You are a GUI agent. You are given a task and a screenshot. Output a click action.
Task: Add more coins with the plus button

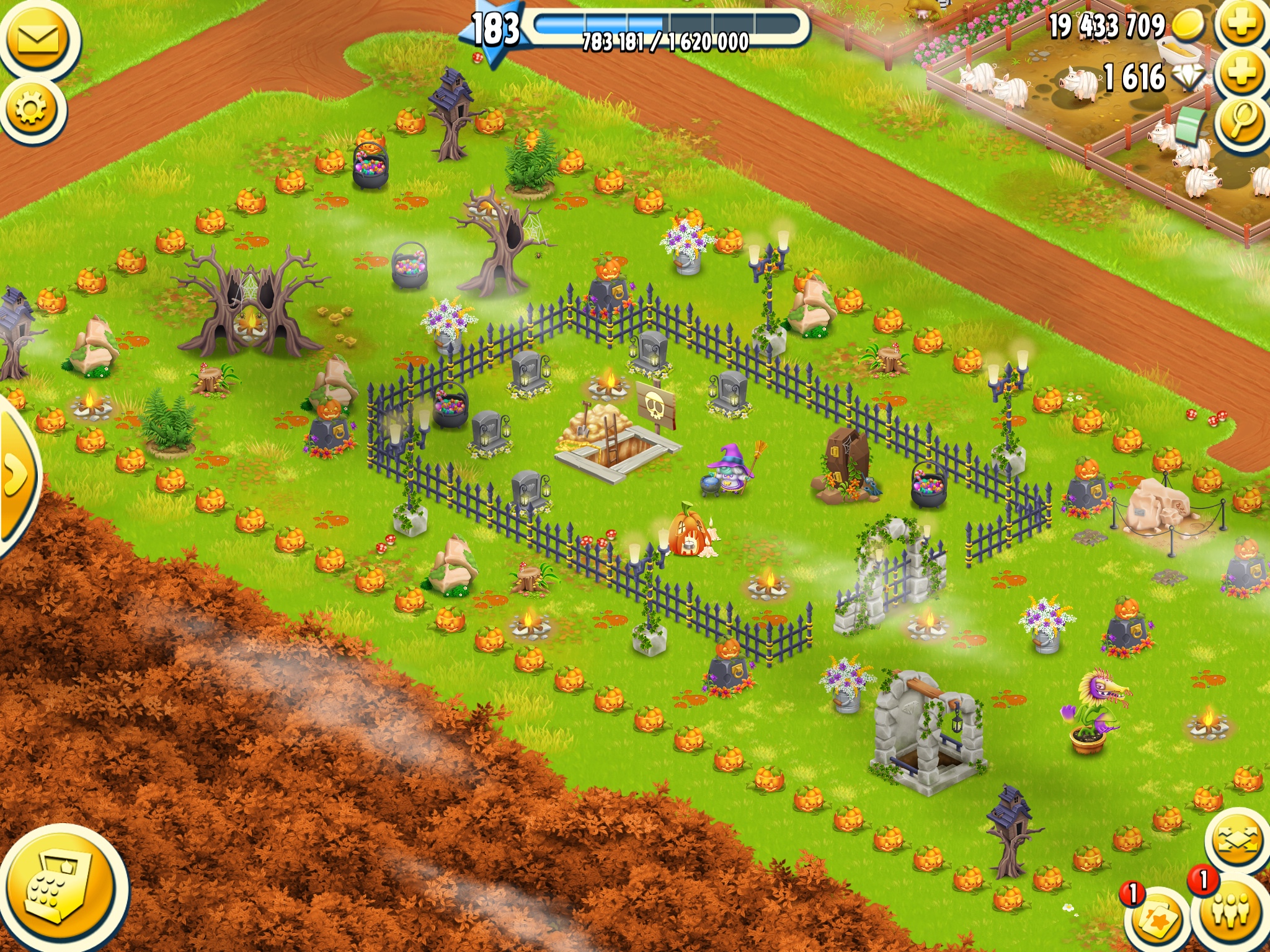click(1241, 25)
